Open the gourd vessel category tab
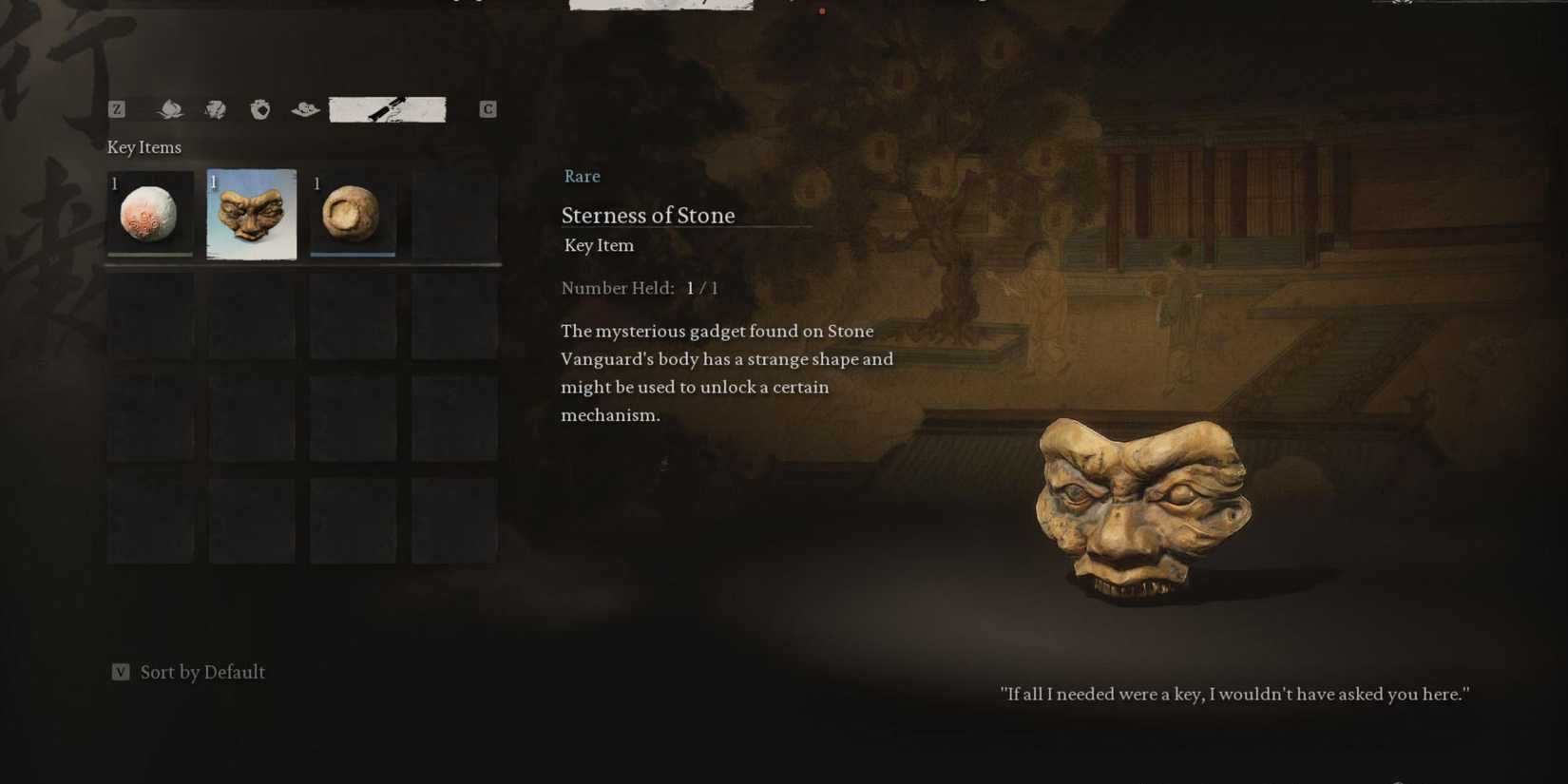This screenshot has height=784, width=1568. pyautogui.click(x=261, y=108)
